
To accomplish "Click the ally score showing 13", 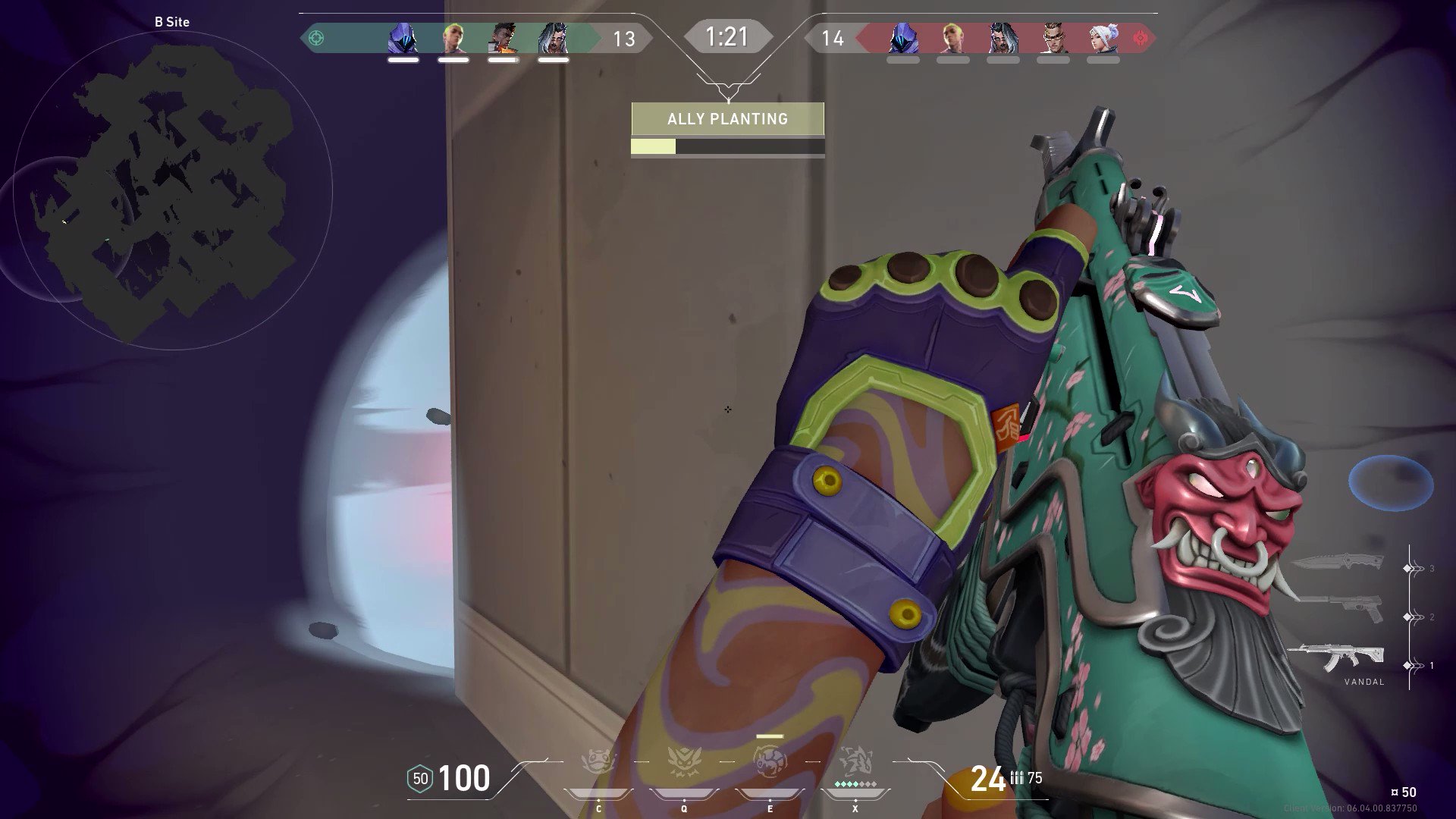I will 626,36.
